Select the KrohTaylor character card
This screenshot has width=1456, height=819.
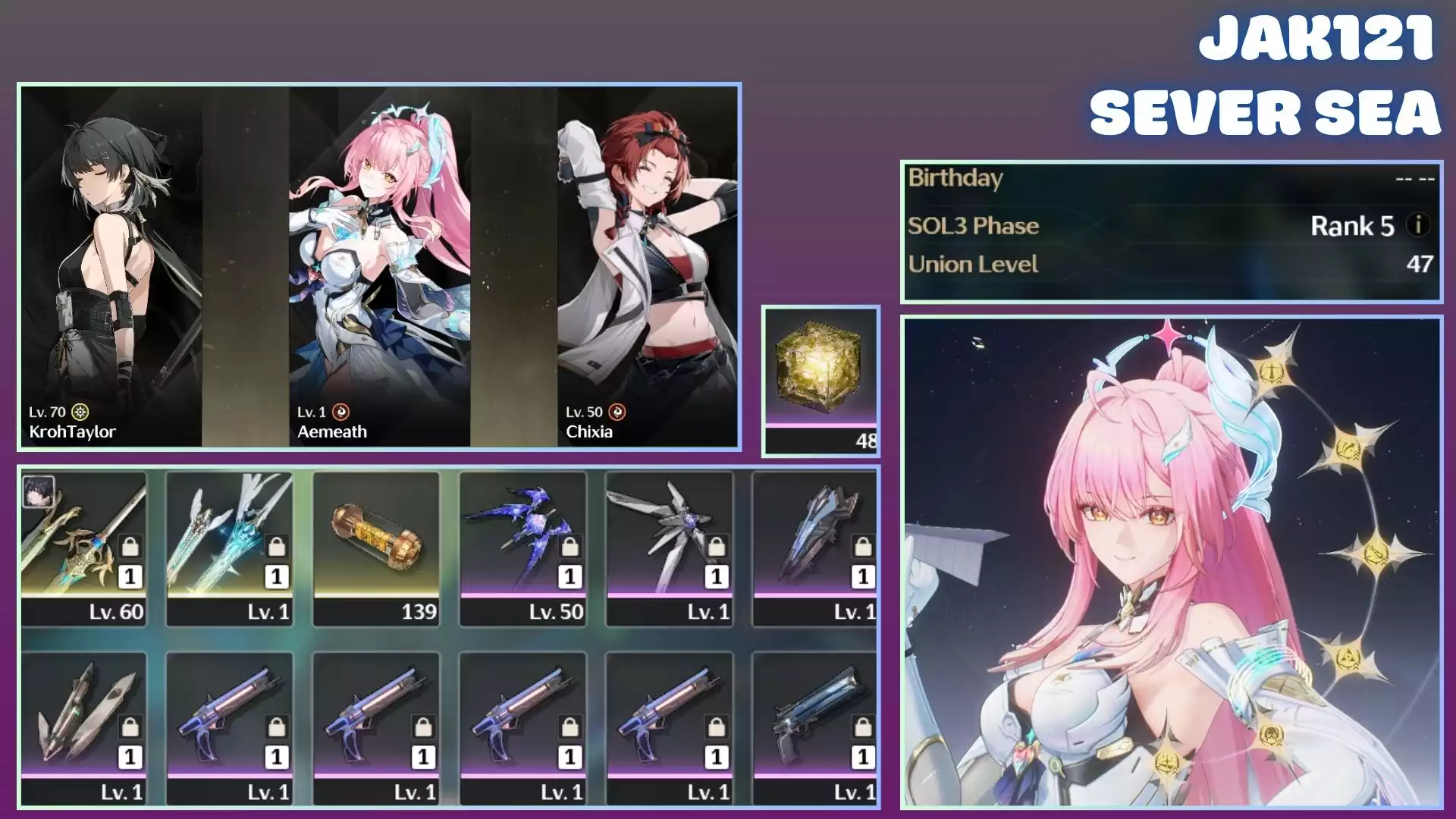point(111,265)
